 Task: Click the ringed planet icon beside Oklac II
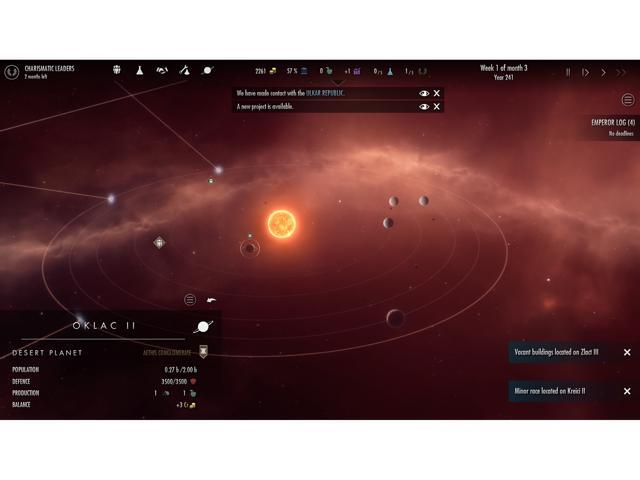(203, 326)
